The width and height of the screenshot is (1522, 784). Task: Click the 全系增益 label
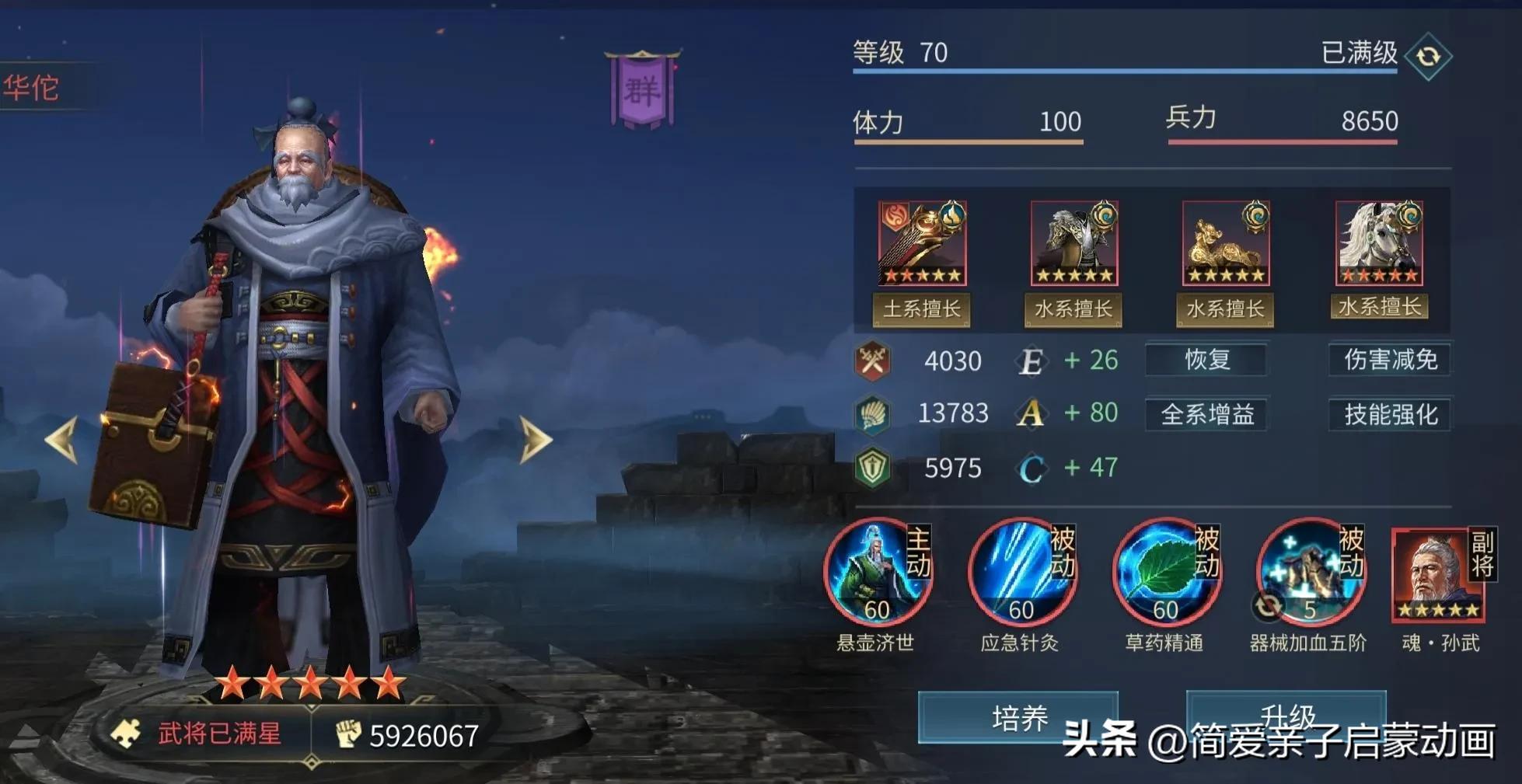[1206, 414]
